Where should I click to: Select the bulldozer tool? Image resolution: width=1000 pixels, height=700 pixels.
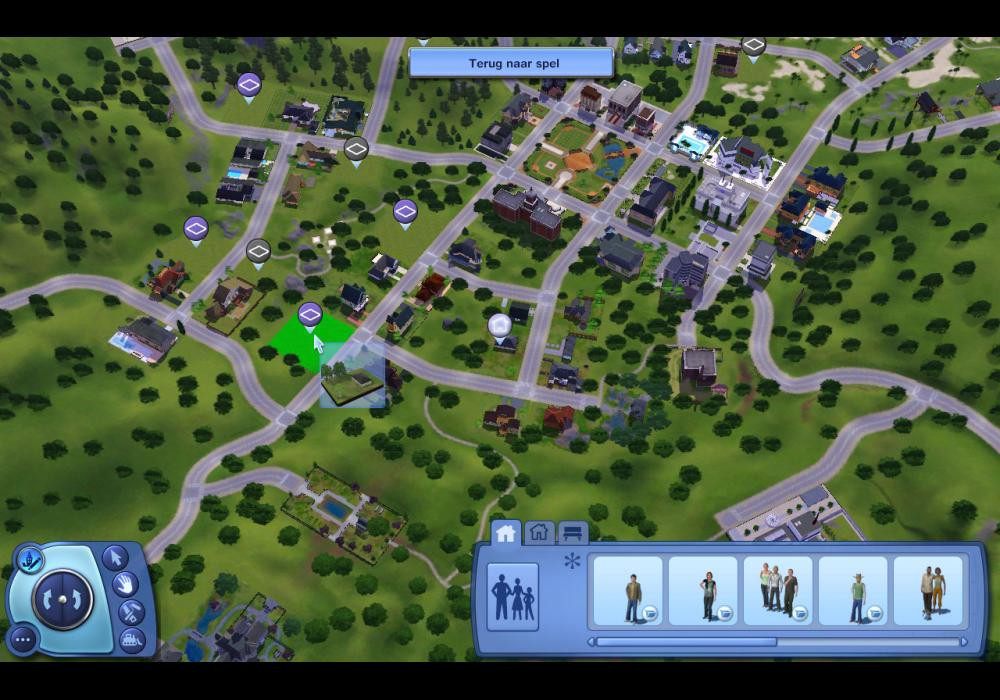(x=131, y=638)
